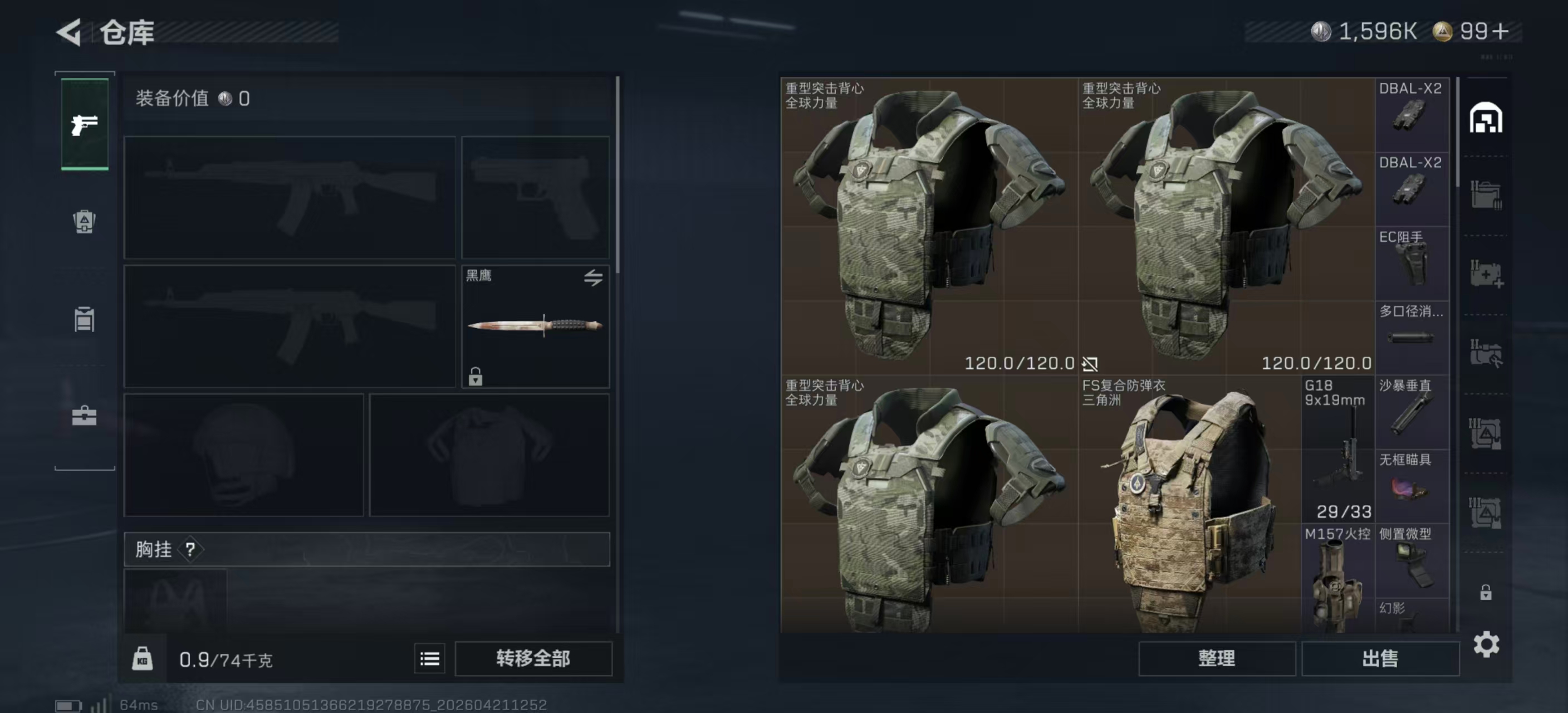Screen dimensions: 1568x713
Task: Open the 胸挂 help question mark
Action: [192, 550]
